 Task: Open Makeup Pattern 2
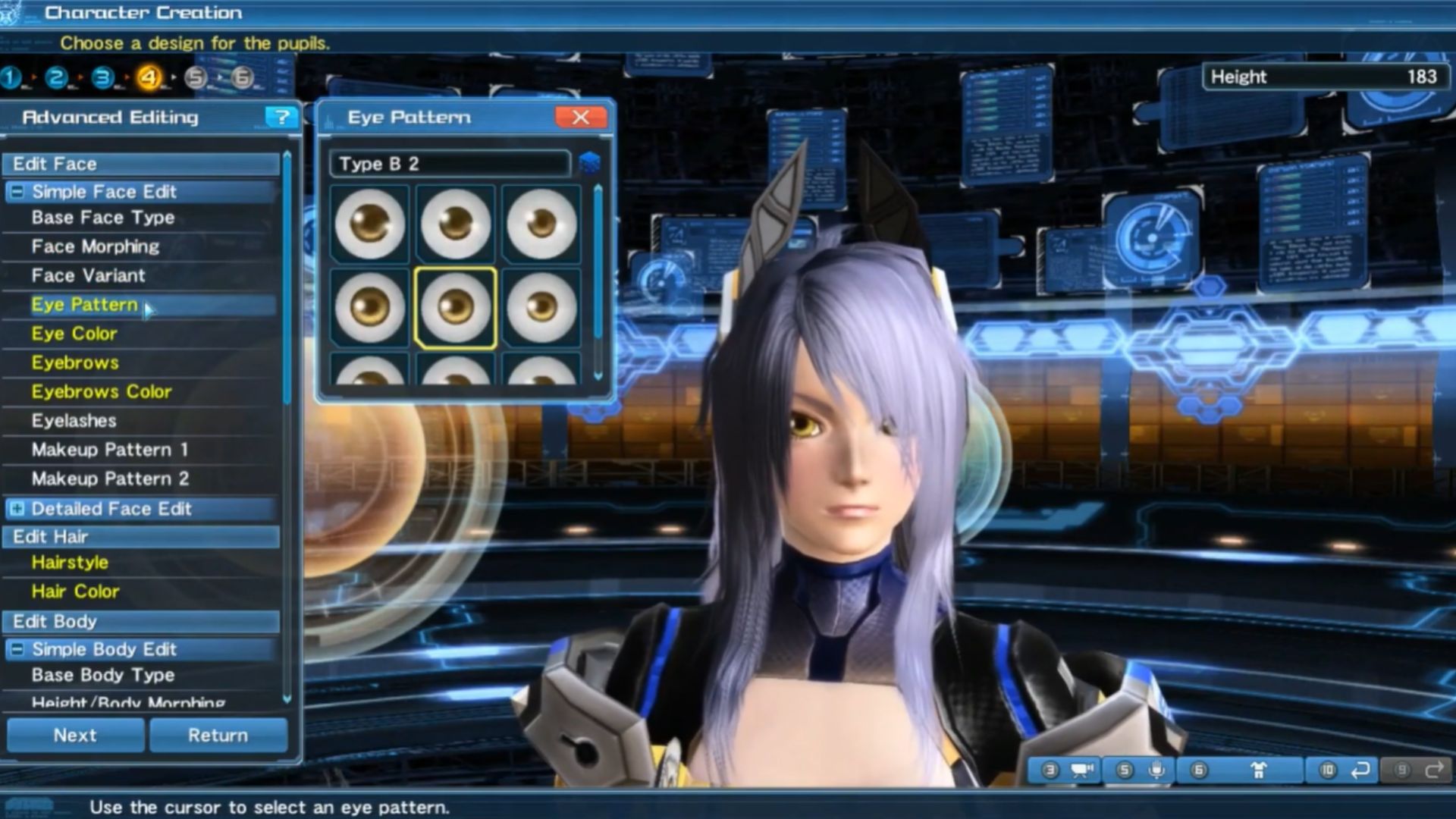(x=110, y=479)
